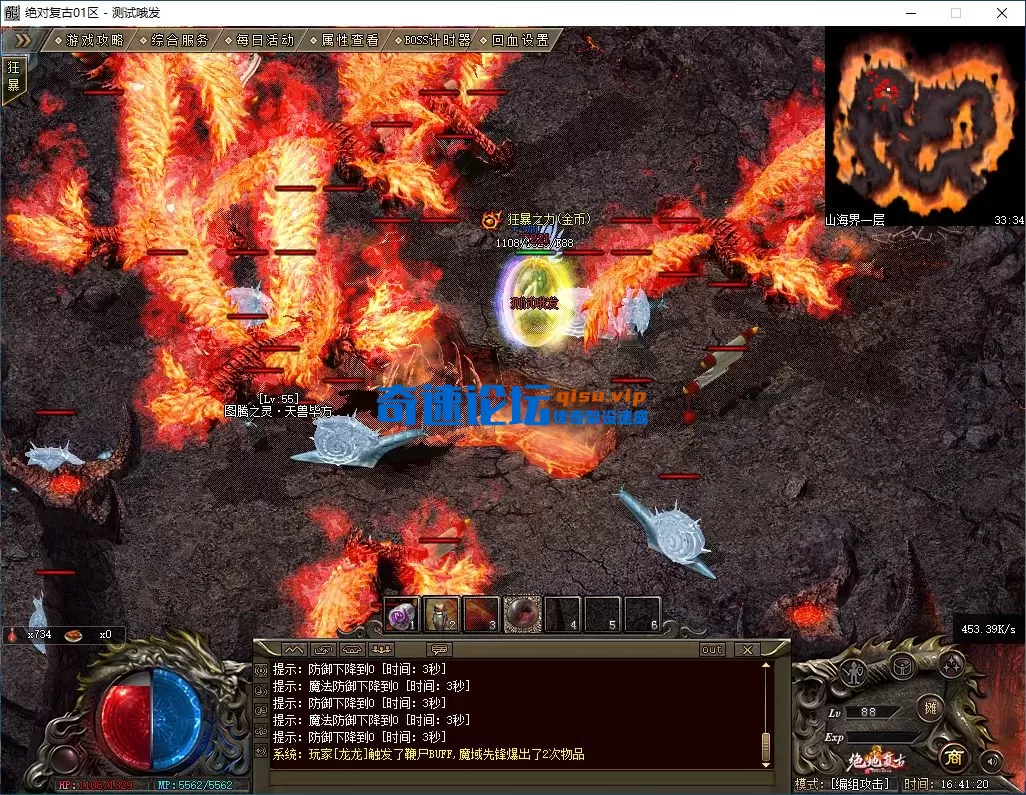Maximize the game window

(x=956, y=13)
